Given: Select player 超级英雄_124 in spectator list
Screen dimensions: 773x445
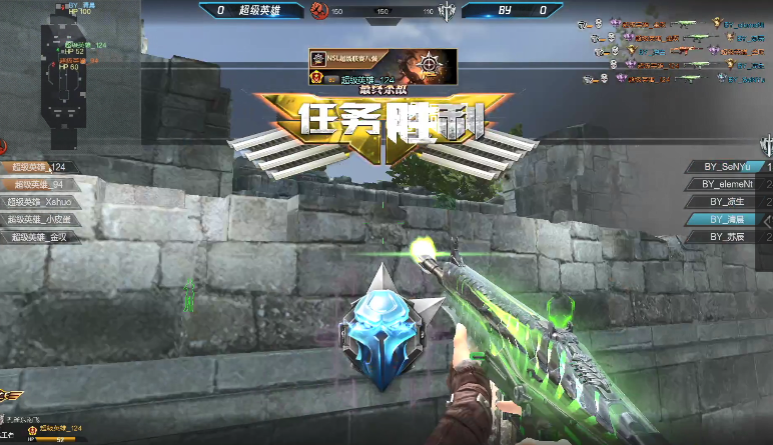Looking at the screenshot, I should (x=40, y=167).
